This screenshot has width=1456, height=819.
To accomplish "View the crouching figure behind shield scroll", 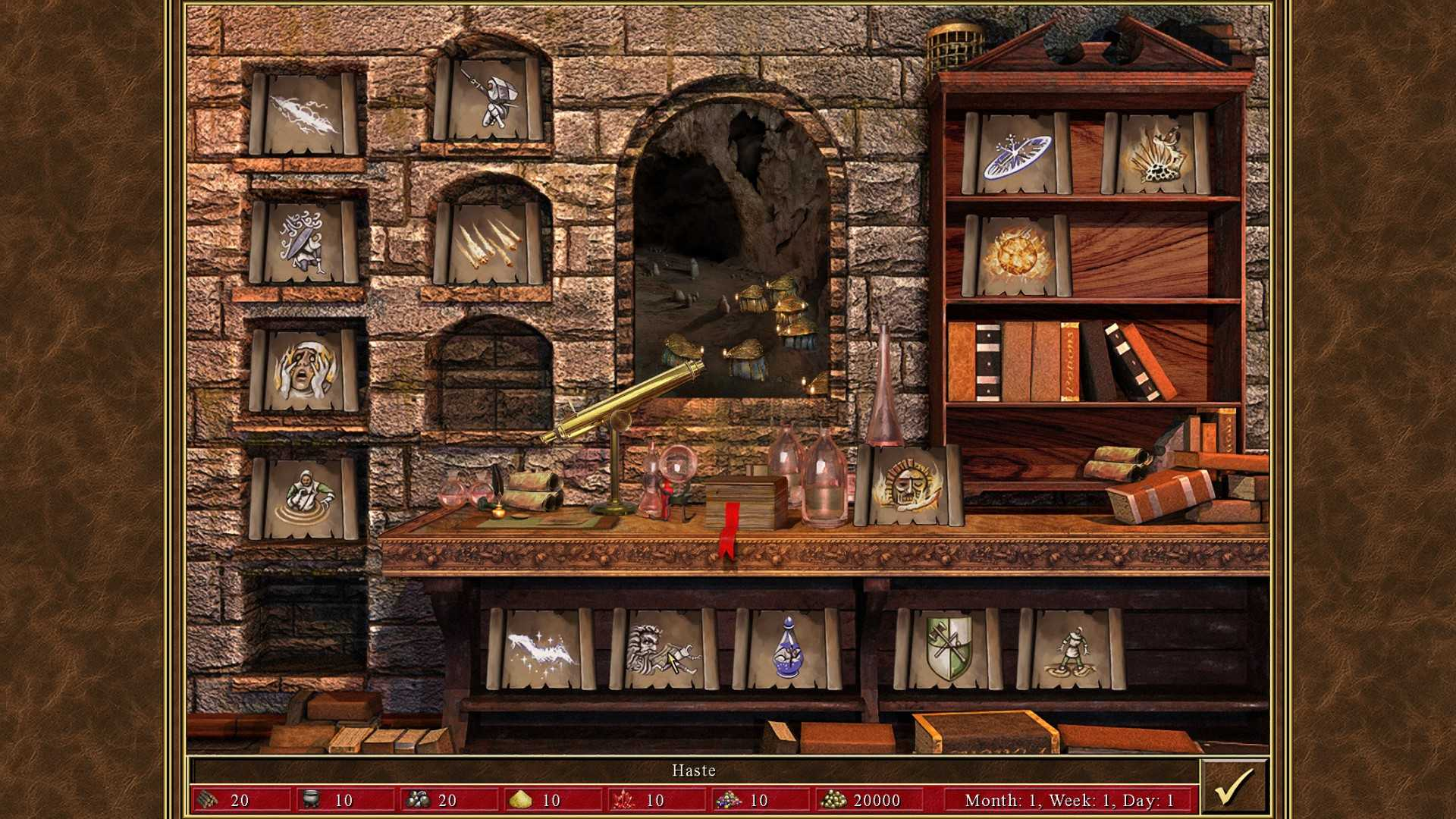I will 304,242.
